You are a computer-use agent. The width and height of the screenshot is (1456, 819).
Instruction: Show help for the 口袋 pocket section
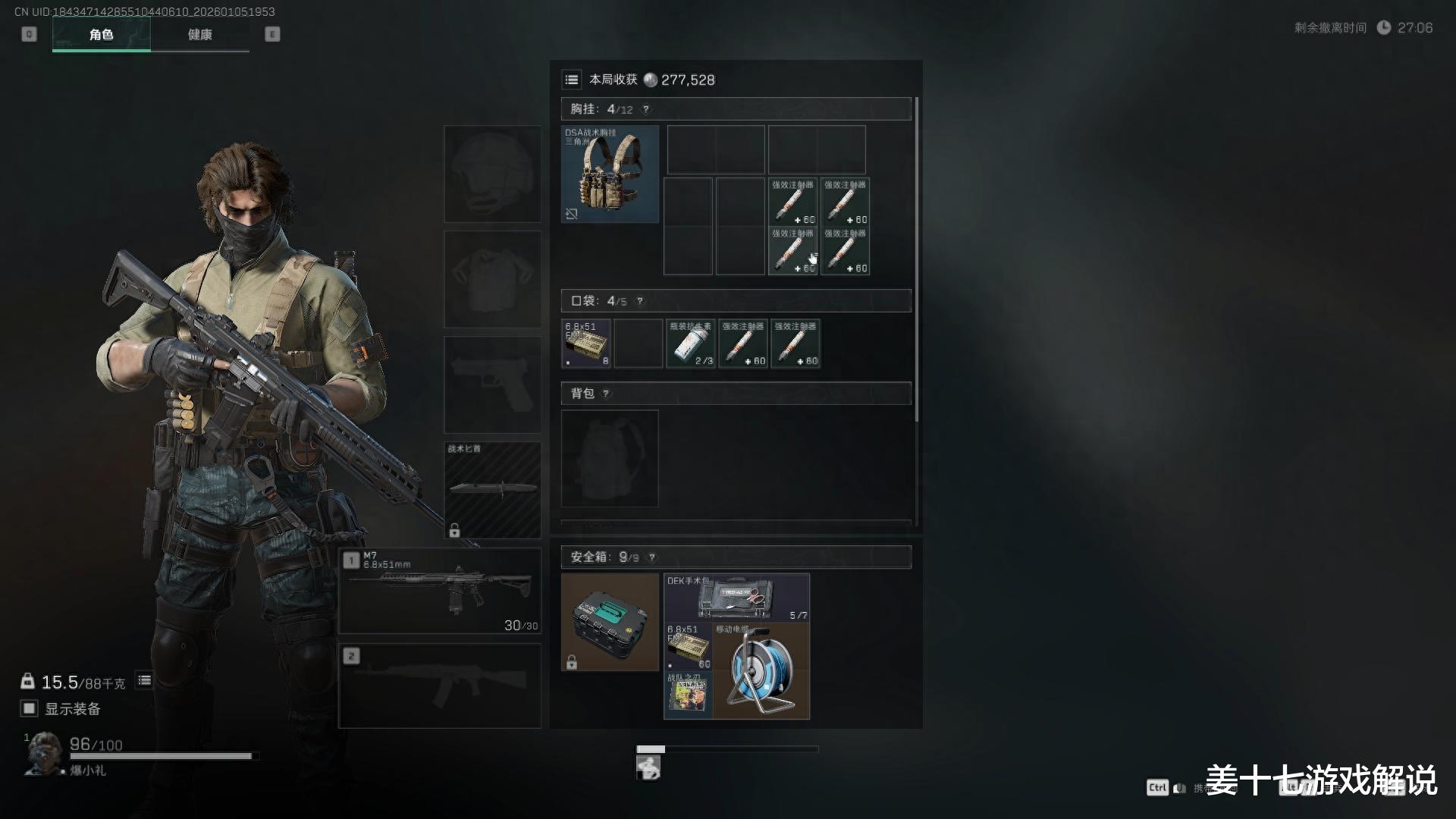(x=640, y=301)
